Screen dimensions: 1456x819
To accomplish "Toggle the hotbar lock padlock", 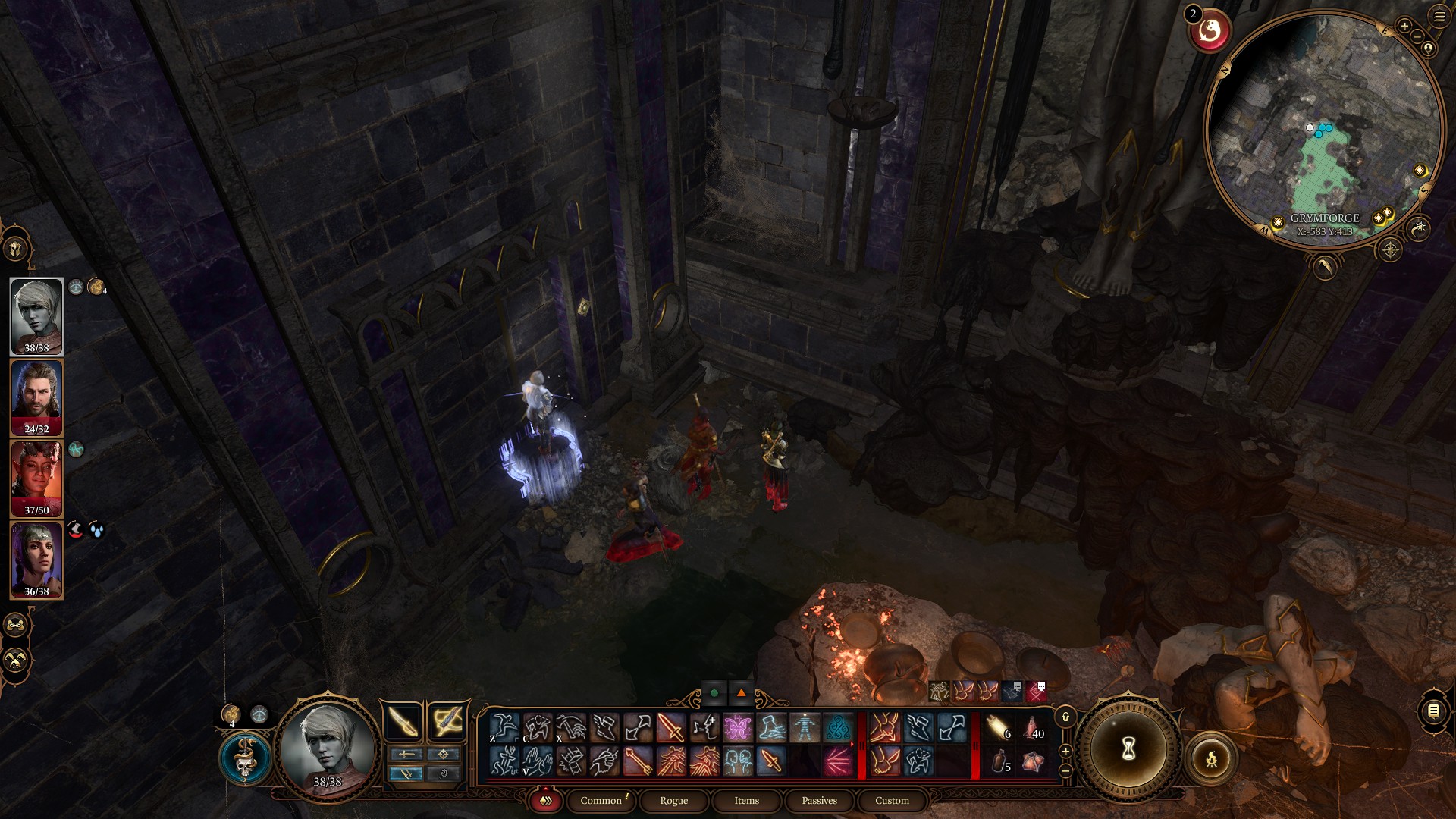I will point(1065,717).
